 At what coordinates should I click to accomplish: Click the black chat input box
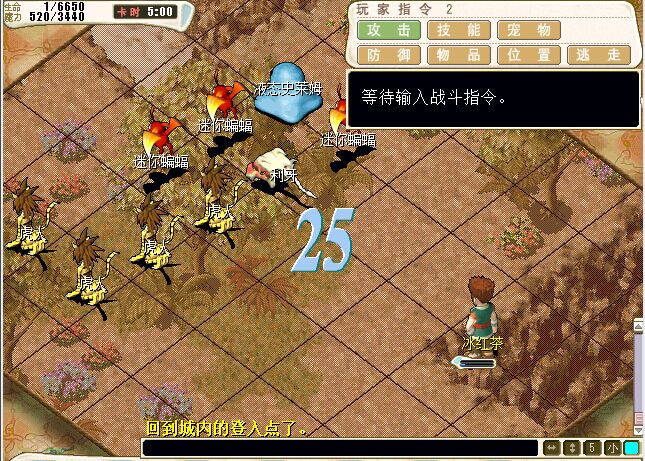click(340, 448)
